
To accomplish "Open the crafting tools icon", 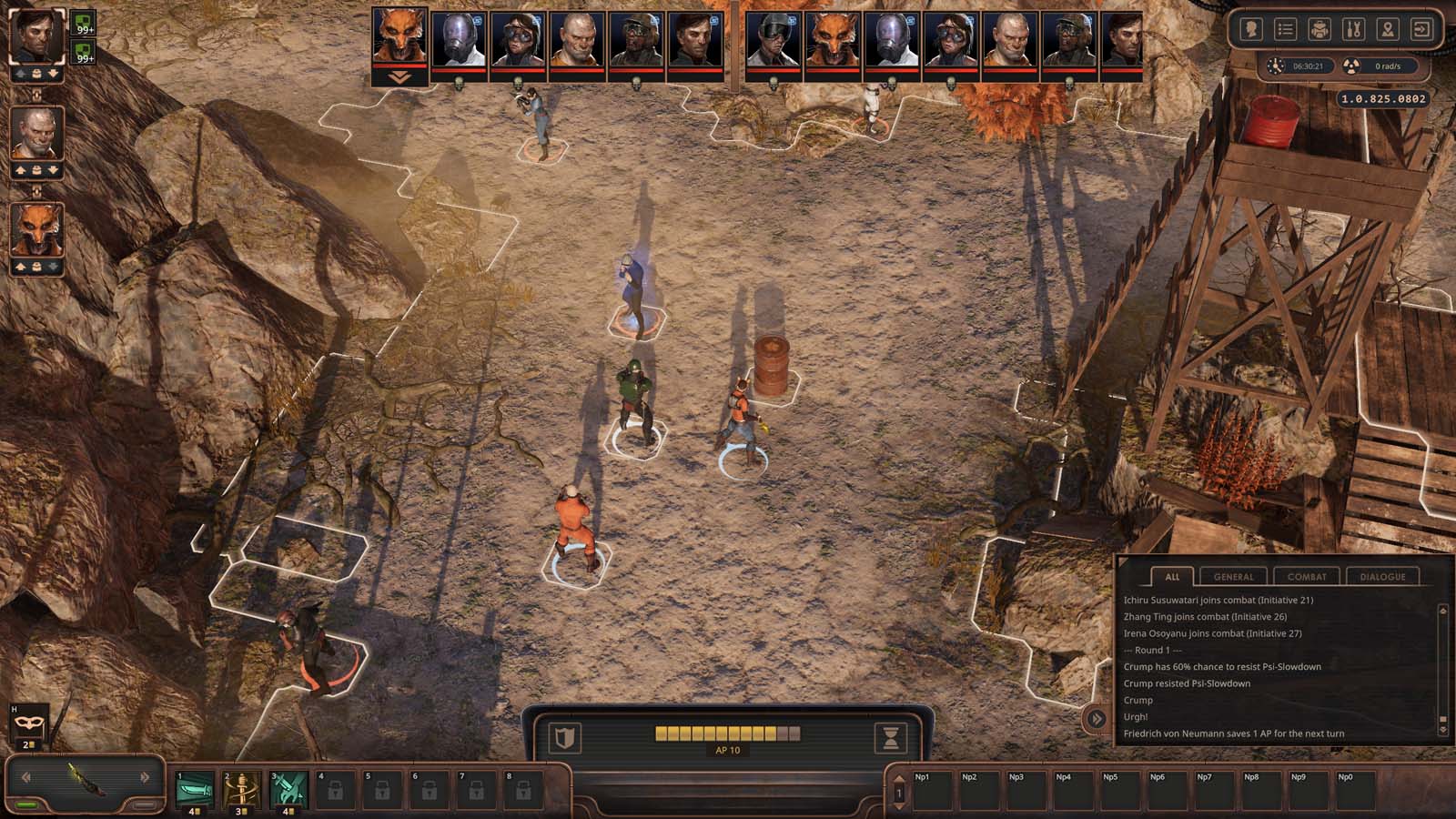I will [1351, 29].
